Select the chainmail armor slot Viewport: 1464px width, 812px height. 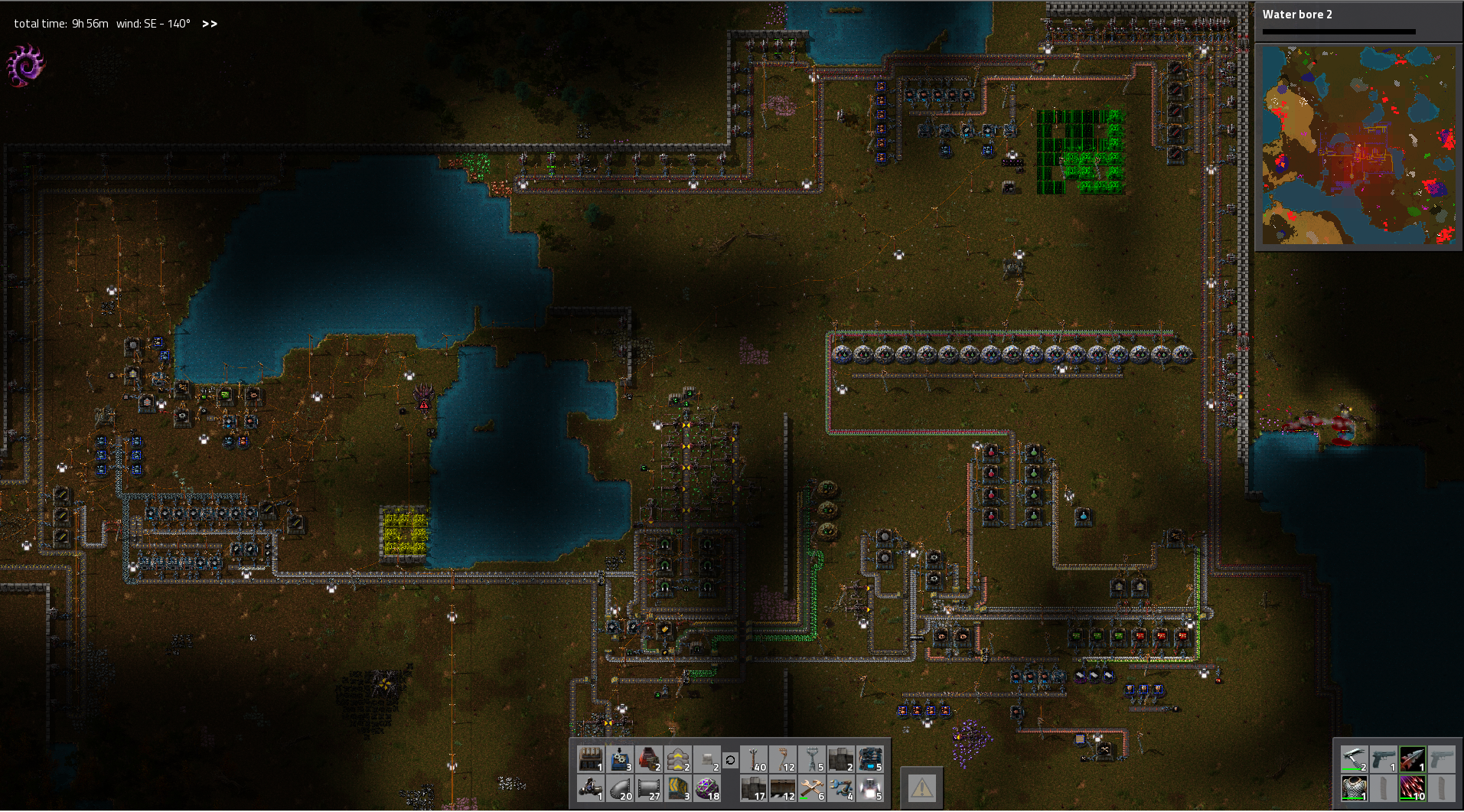pyautogui.click(x=1354, y=788)
